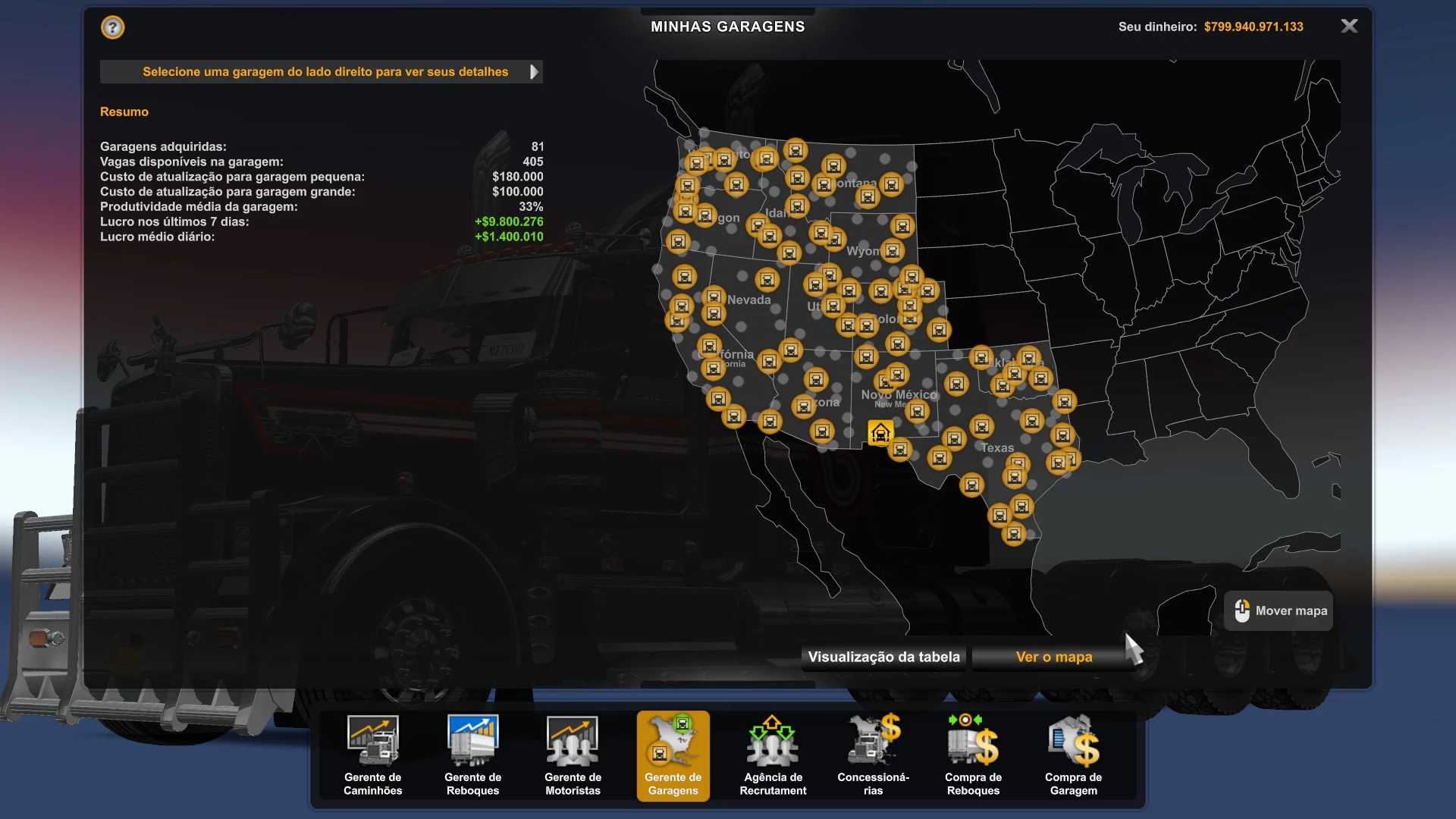This screenshot has width=1456, height=819.
Task: Select the highlighted home garage marker
Action: [x=880, y=433]
